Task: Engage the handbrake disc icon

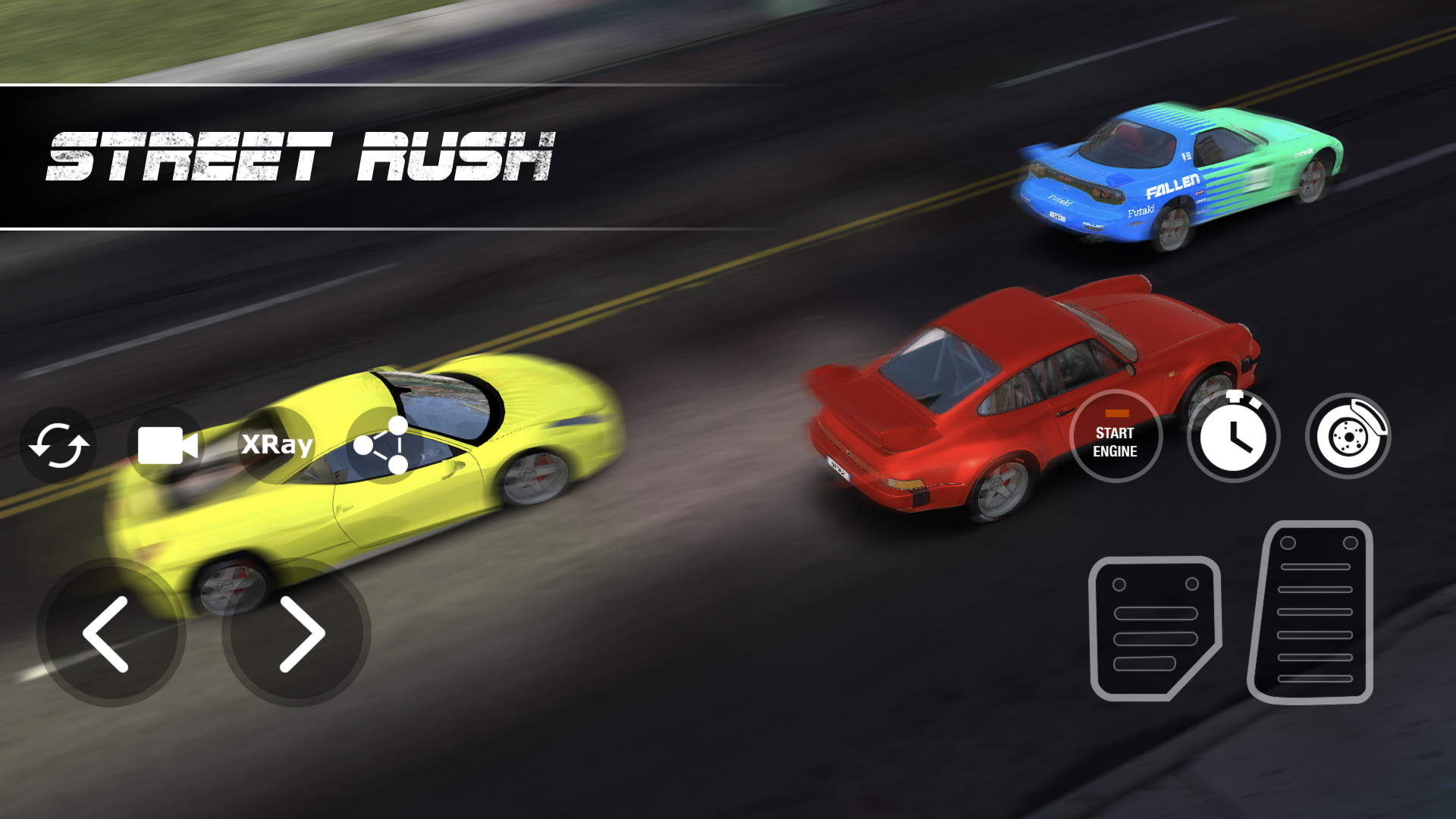Action: tap(1347, 435)
